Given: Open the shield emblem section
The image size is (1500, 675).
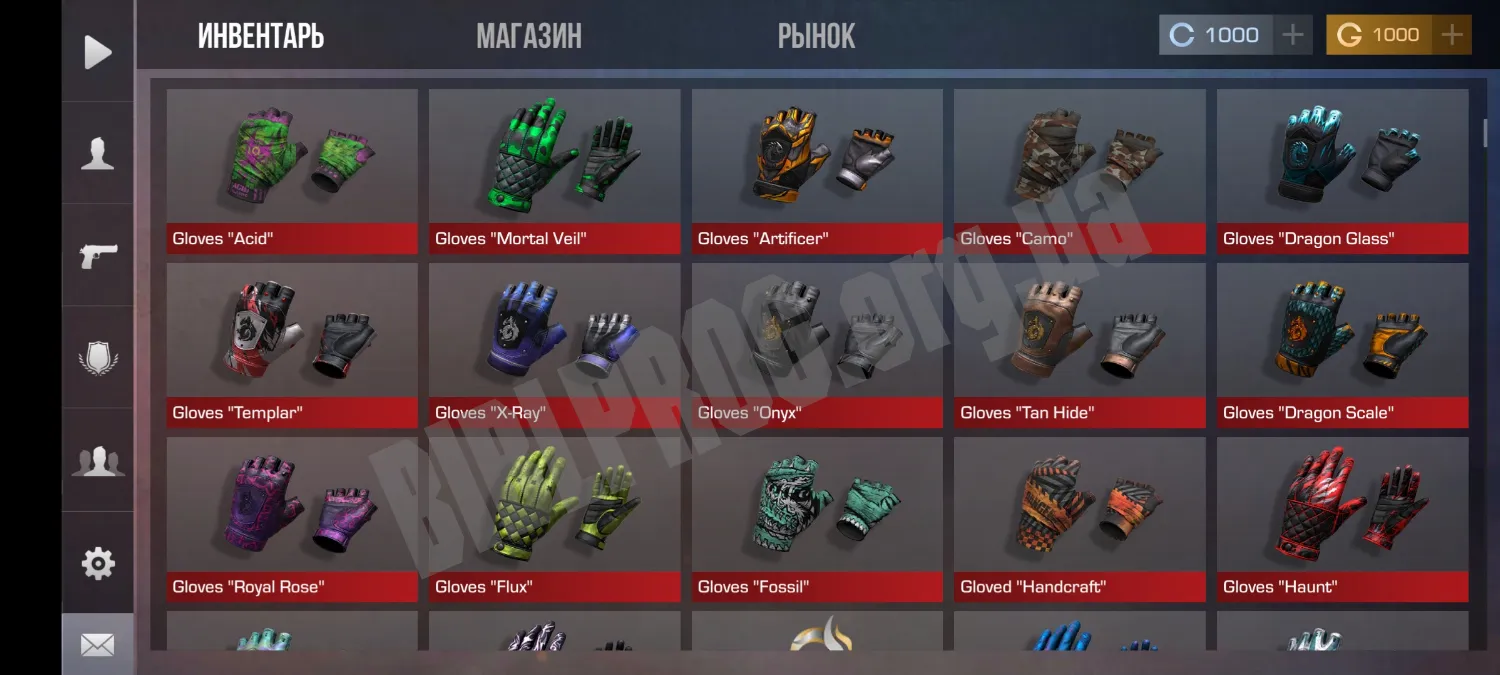Looking at the screenshot, I should point(98,358).
